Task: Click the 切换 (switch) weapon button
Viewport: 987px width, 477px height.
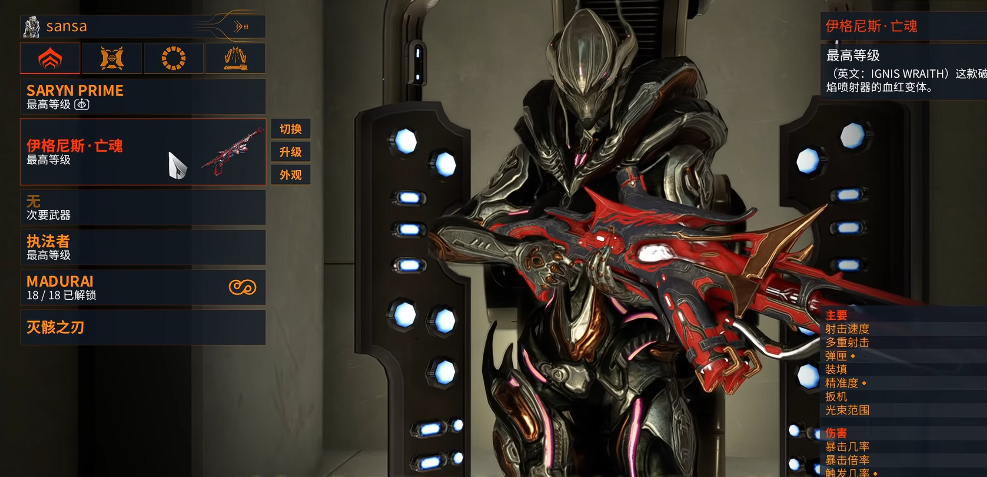Action: (x=290, y=129)
